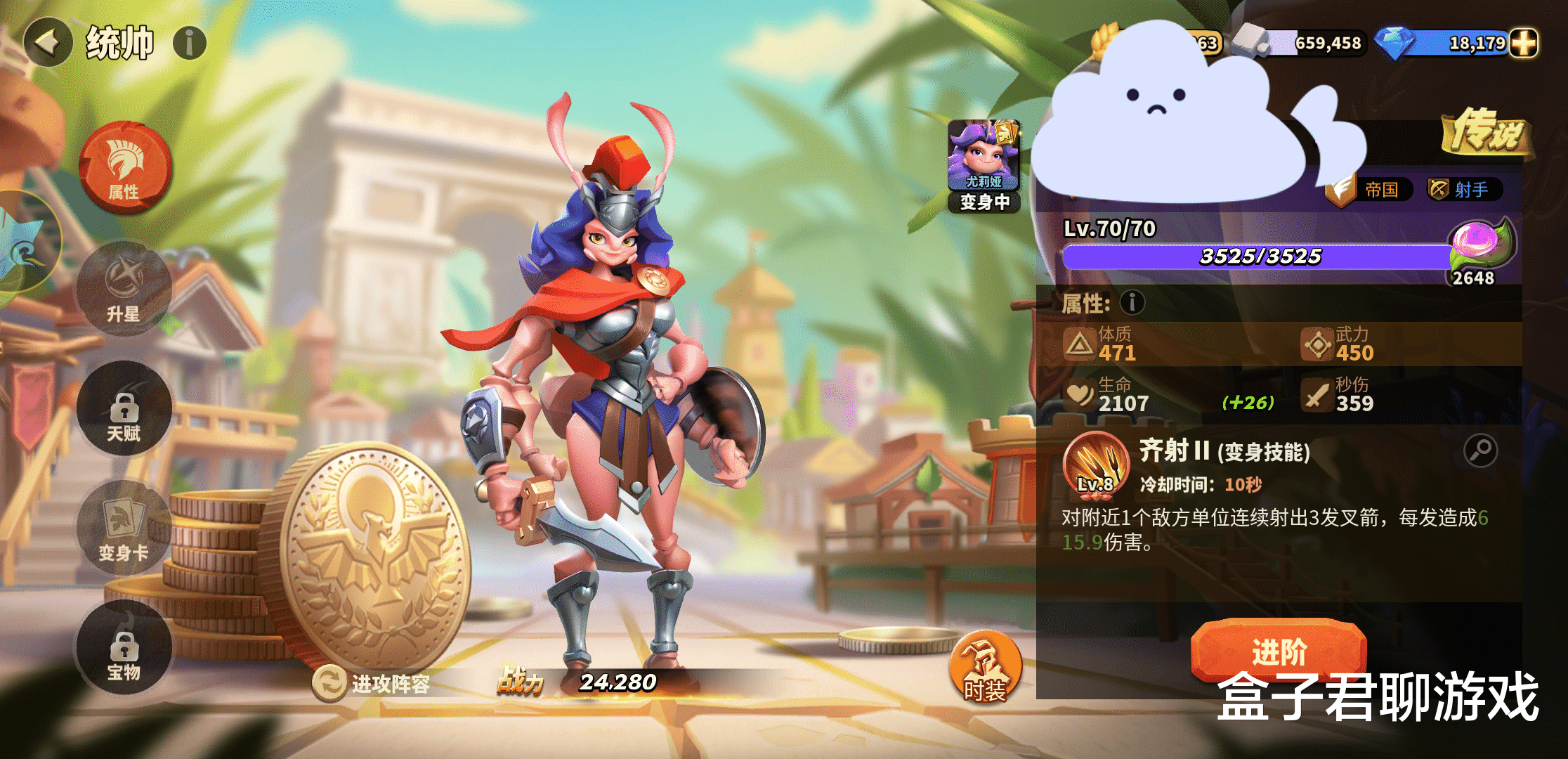Image resolution: width=1568 pixels, height=759 pixels.
Task: Open the 变身卡 tab
Action: pyautogui.click(x=124, y=528)
